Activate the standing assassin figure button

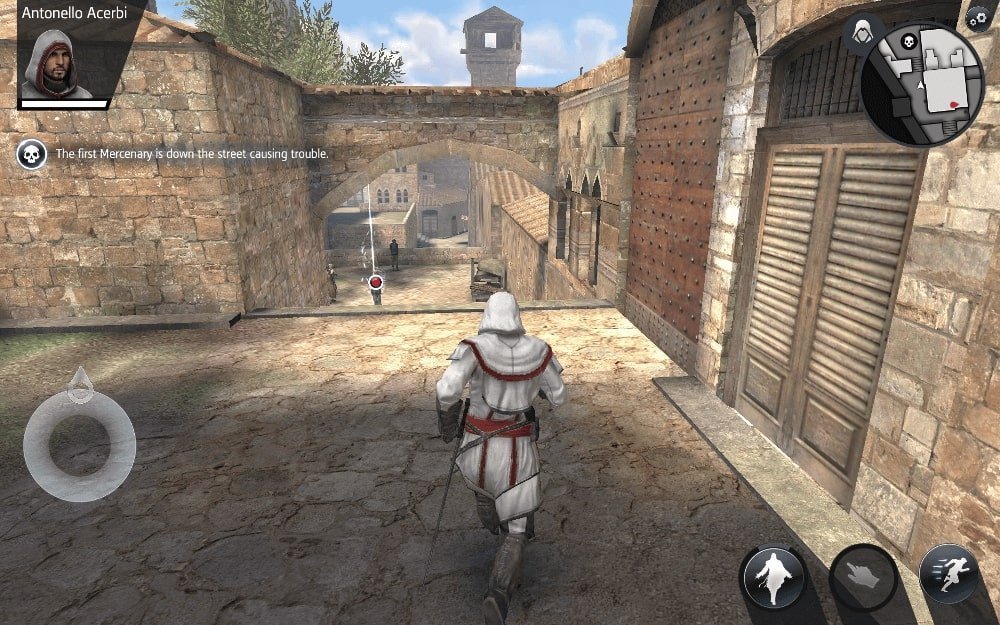tap(773, 577)
